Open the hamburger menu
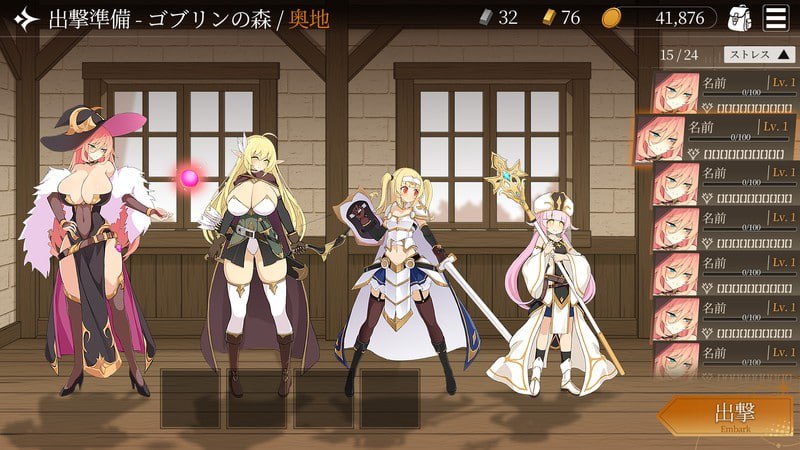This screenshot has width=800, height=450. click(774, 17)
